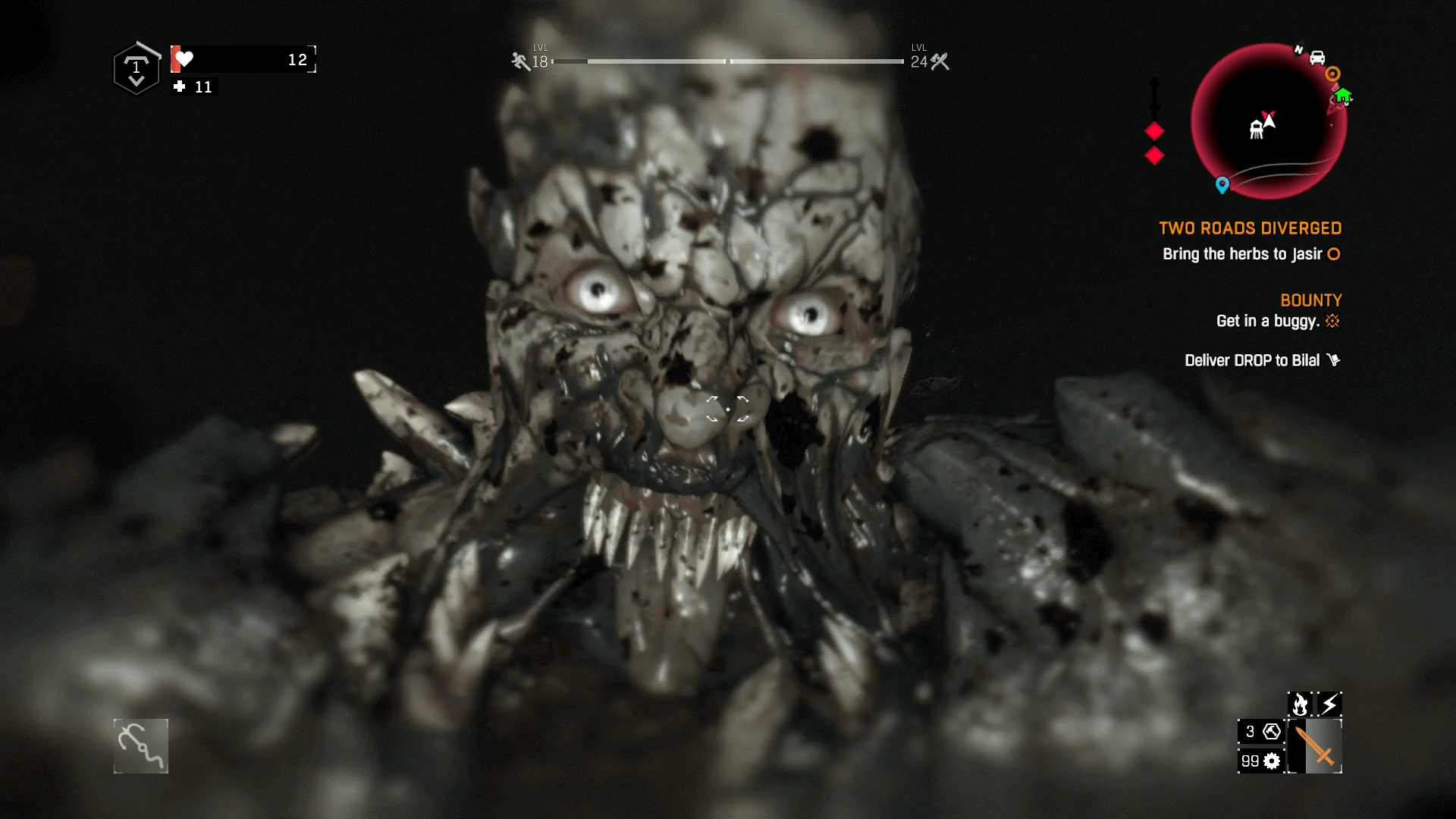
Task: Click the gear throwable counter icon
Action: point(1272,761)
